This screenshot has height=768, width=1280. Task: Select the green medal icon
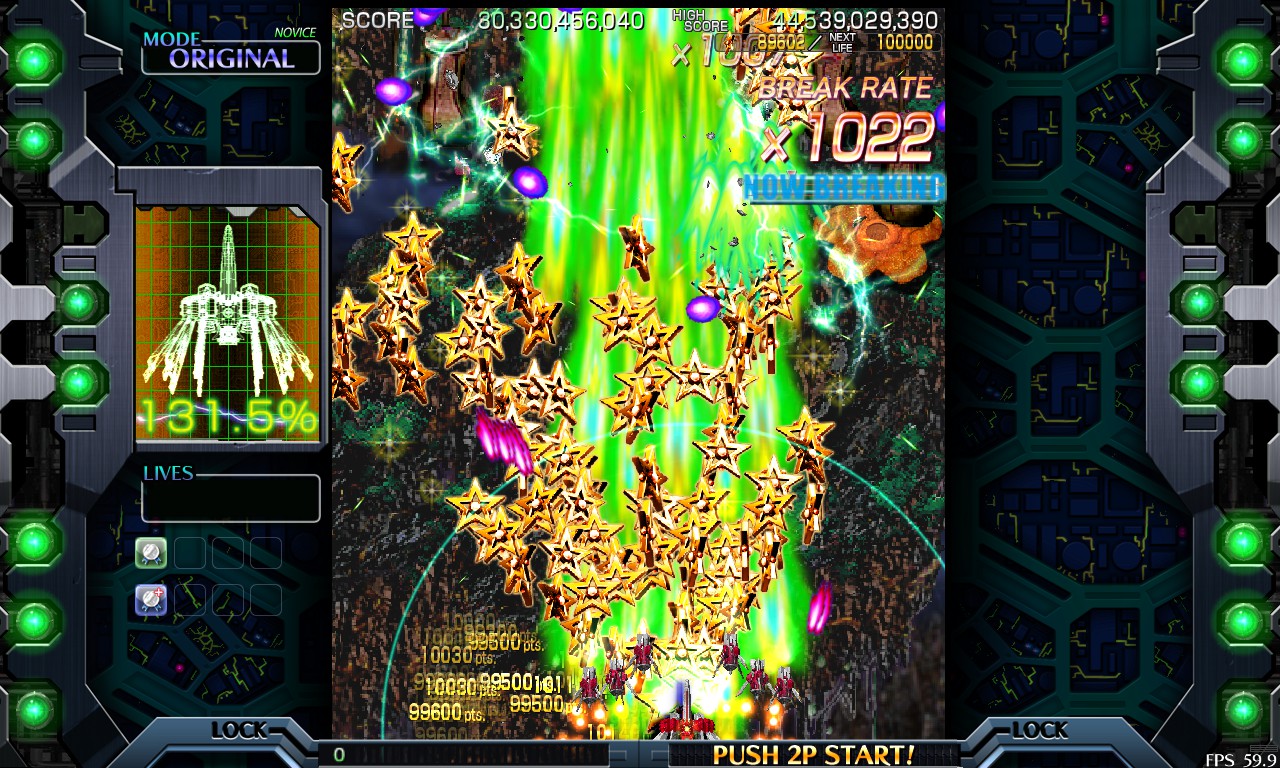pos(151,552)
